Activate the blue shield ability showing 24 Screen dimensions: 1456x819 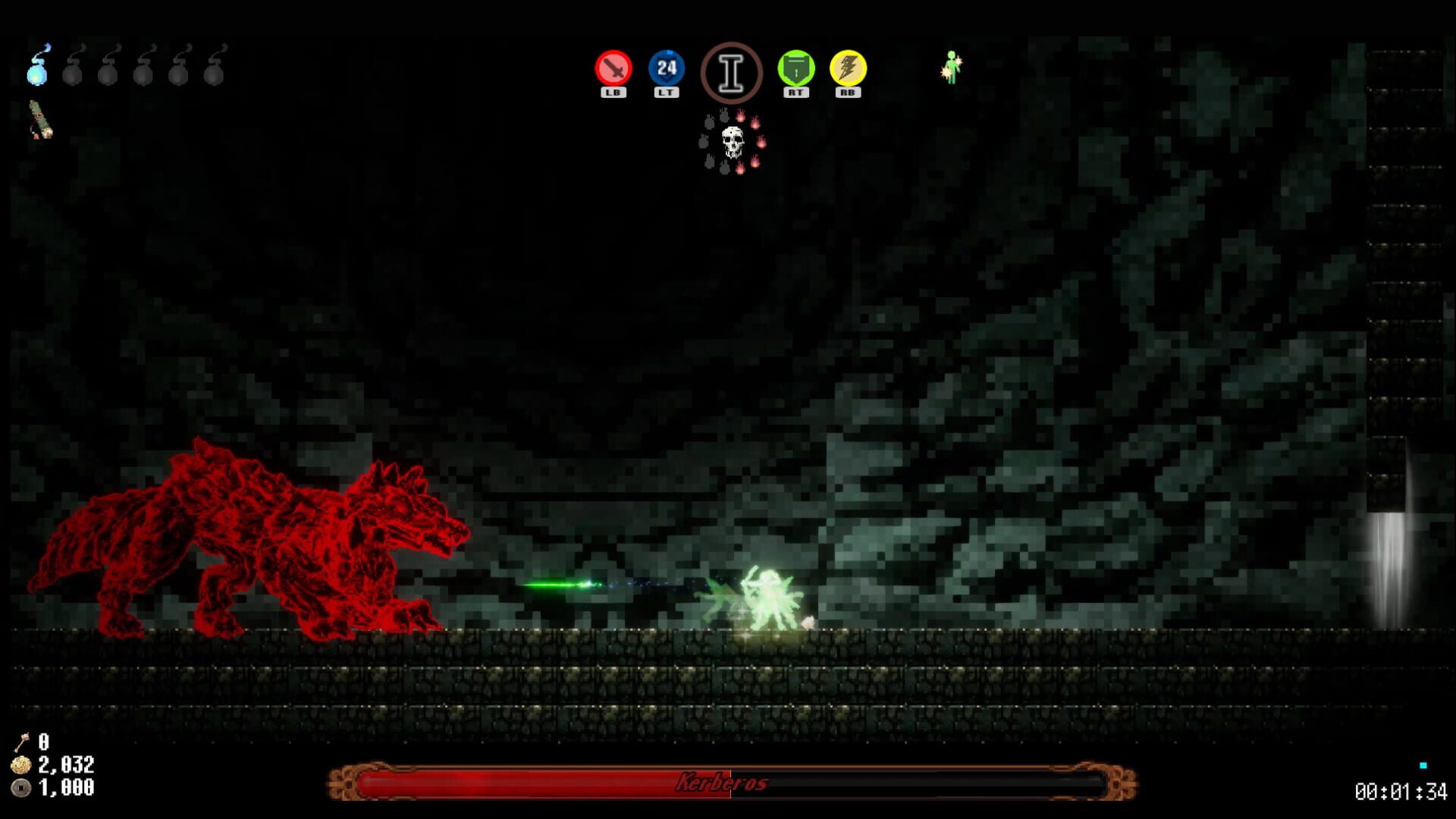[x=666, y=69]
